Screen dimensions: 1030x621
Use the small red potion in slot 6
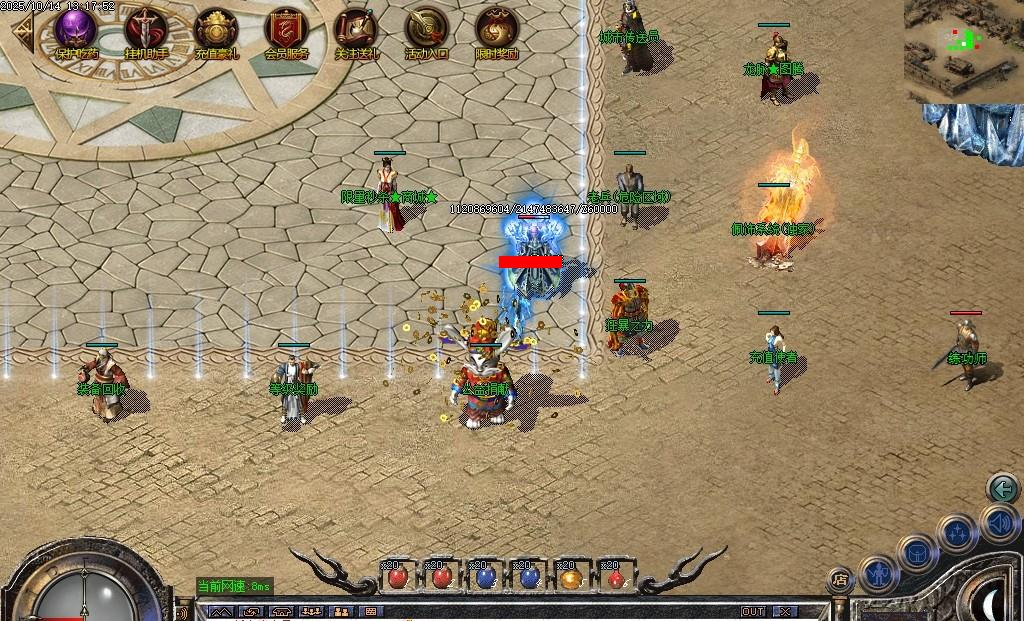coord(614,579)
